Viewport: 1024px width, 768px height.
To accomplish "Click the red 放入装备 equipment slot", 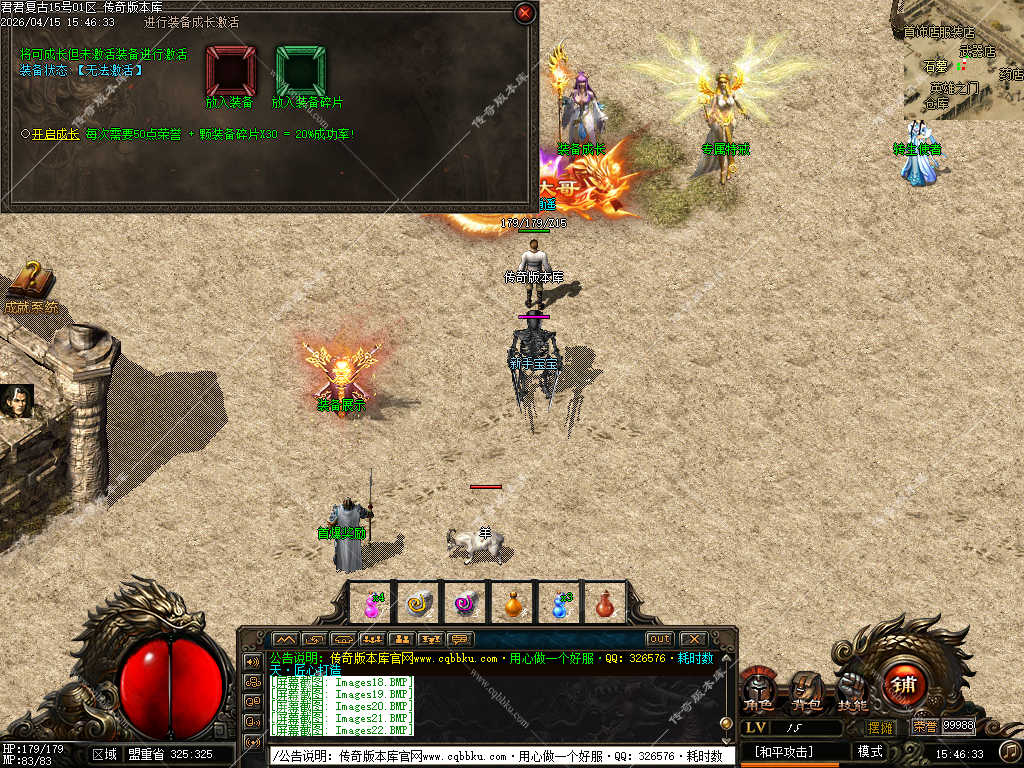I will coord(230,70).
